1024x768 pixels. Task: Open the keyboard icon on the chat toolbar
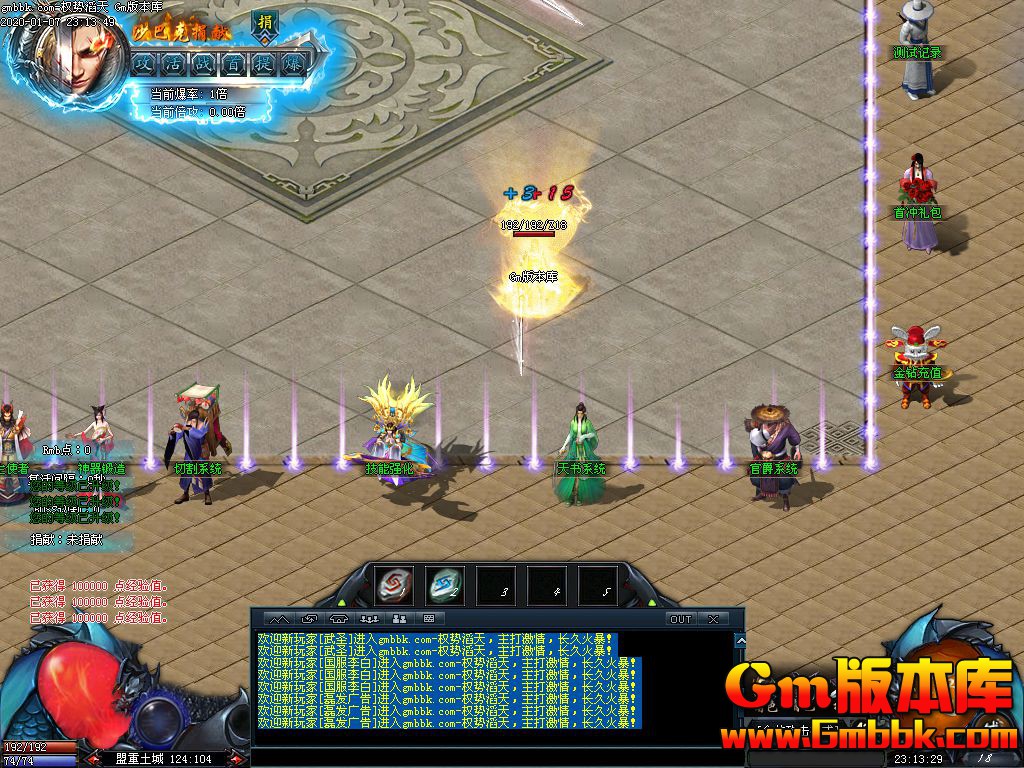coord(429,619)
